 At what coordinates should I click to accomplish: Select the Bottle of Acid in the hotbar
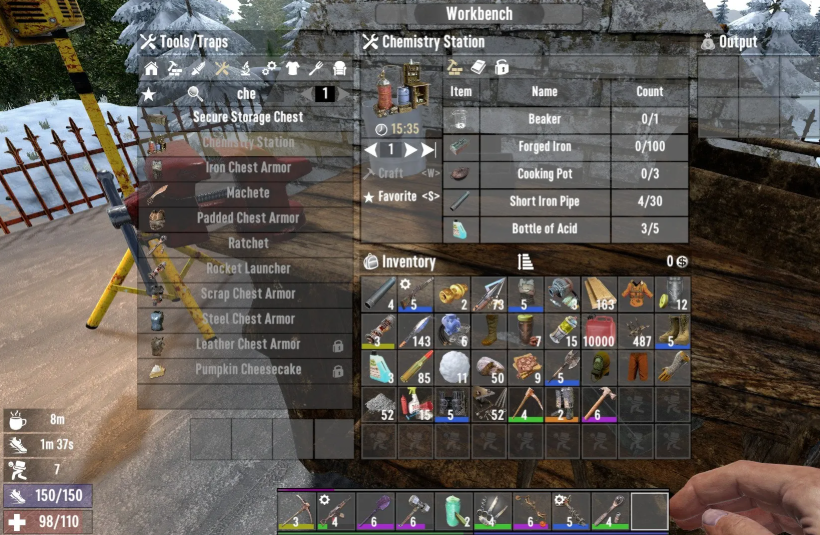coord(453,511)
